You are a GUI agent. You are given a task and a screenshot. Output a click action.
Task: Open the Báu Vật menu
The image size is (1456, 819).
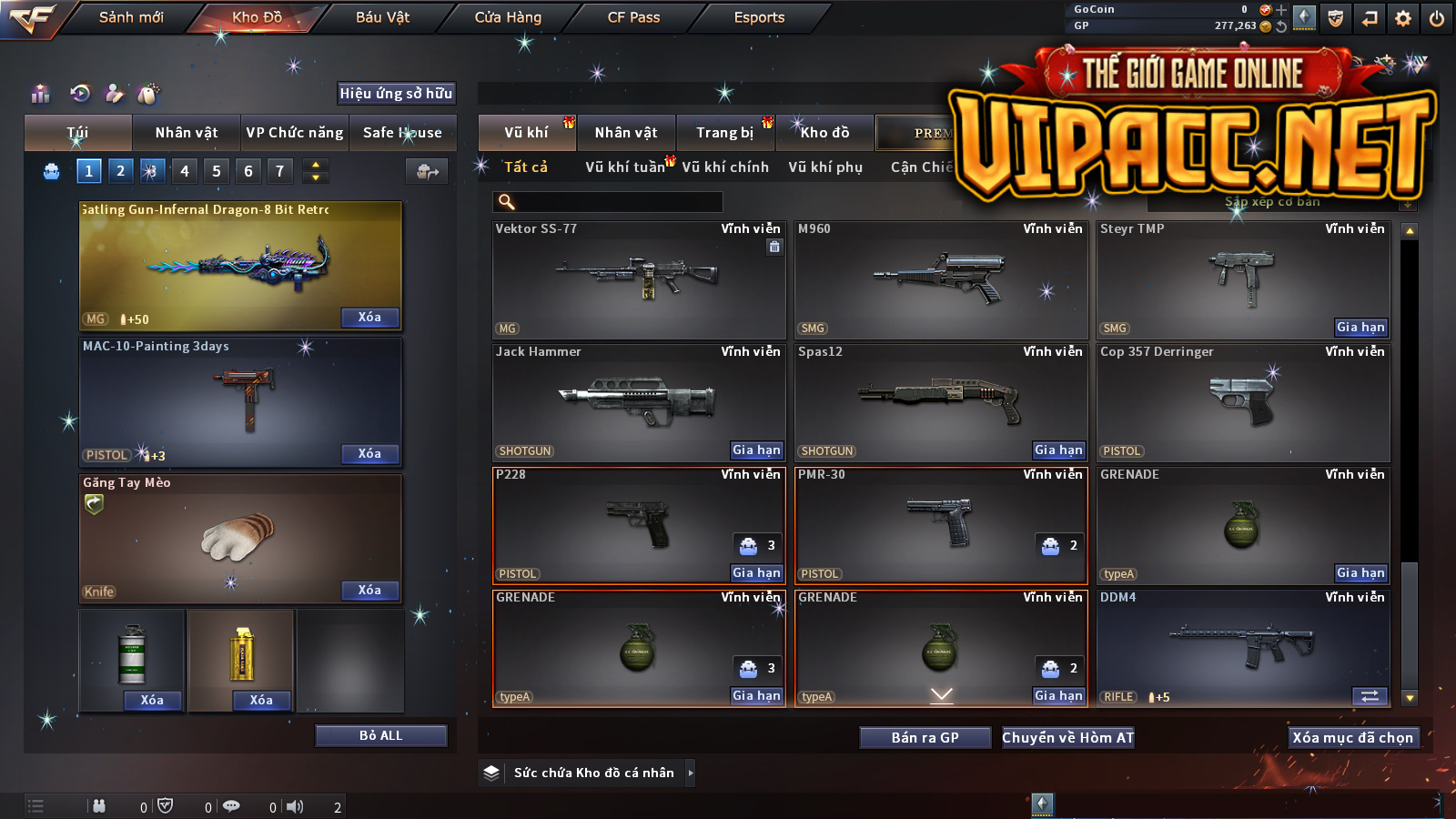[382, 17]
